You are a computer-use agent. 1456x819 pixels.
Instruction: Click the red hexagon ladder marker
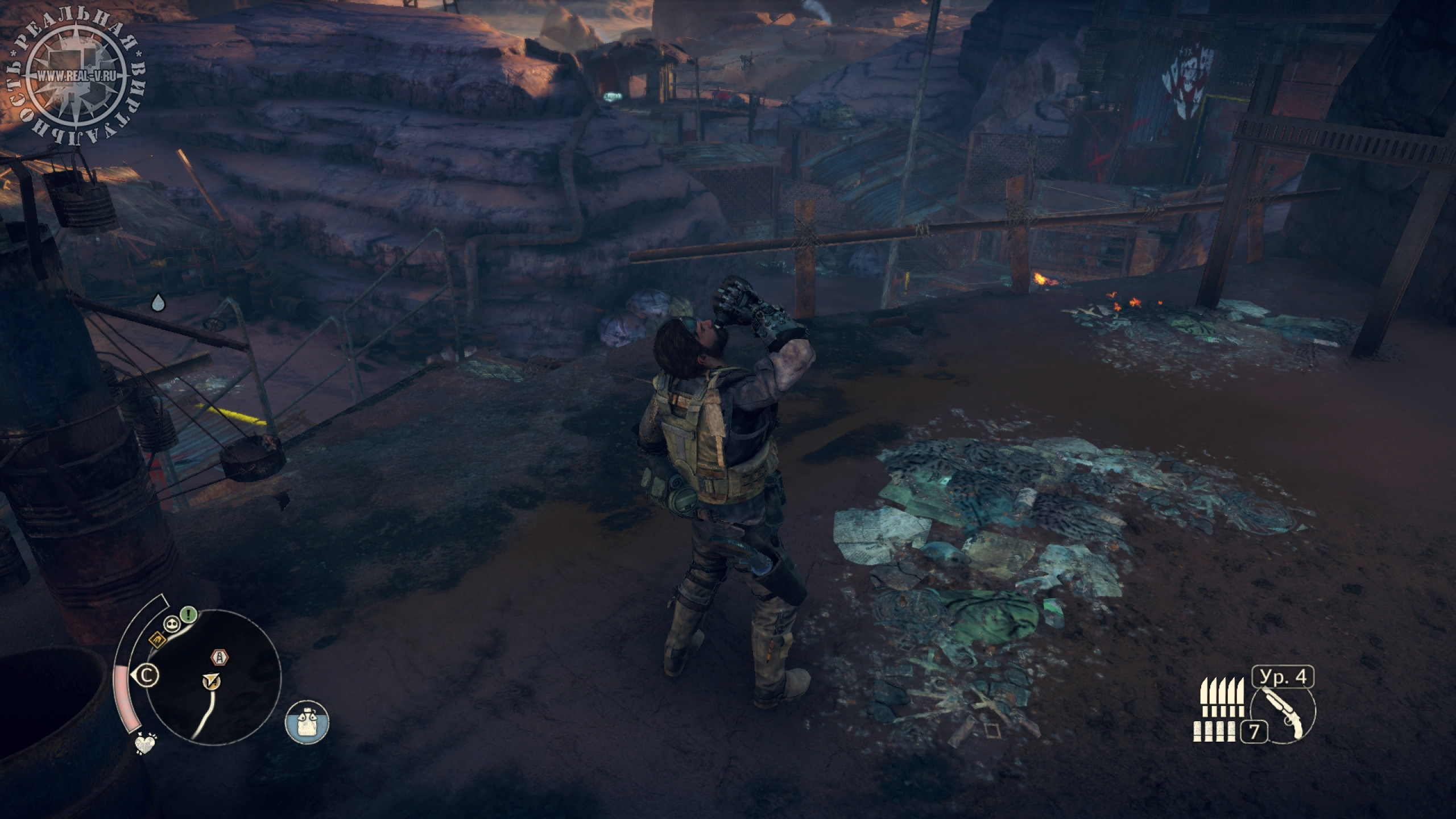tap(220, 658)
